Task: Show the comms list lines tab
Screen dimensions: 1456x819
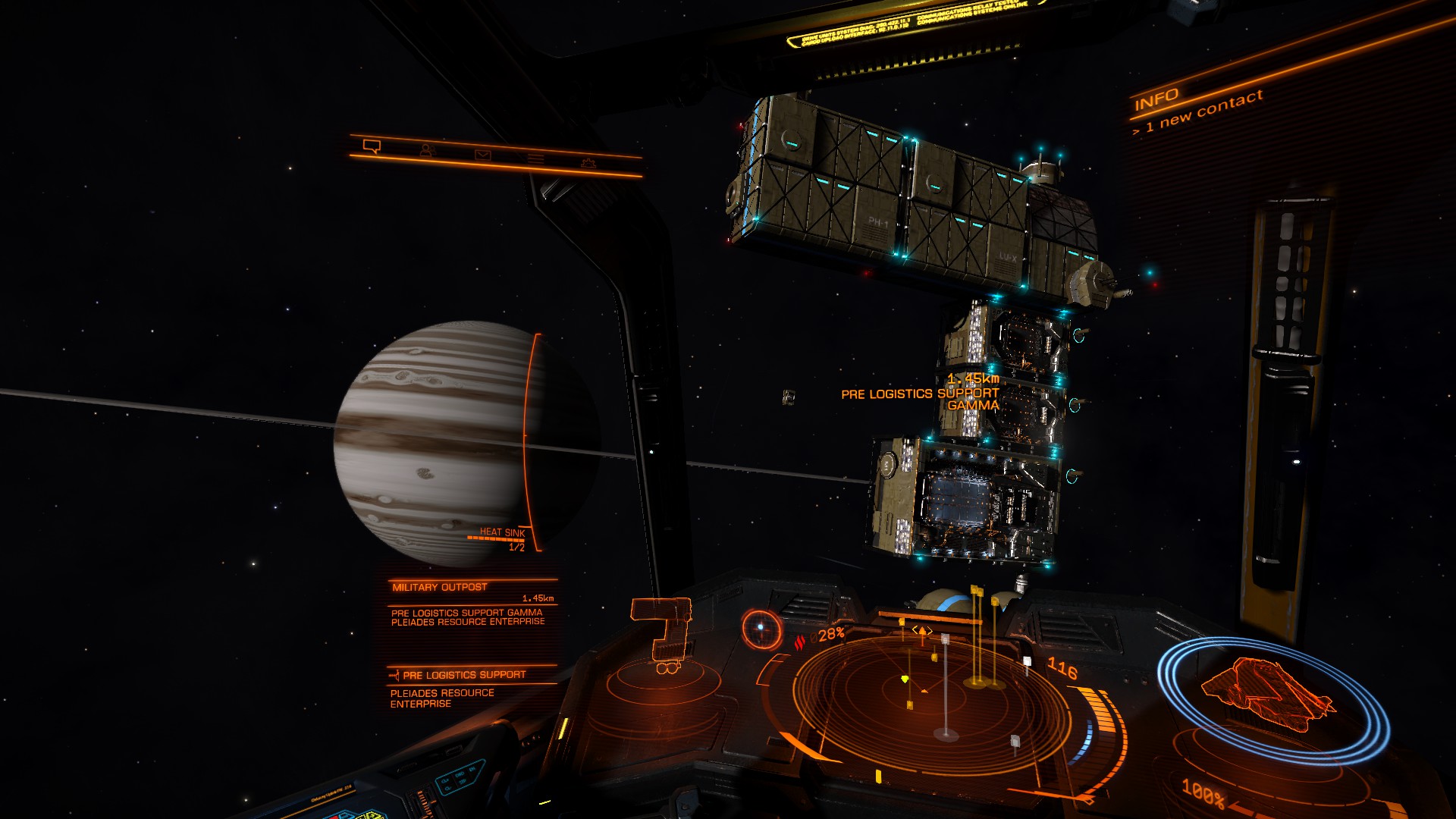Action: pos(536,158)
